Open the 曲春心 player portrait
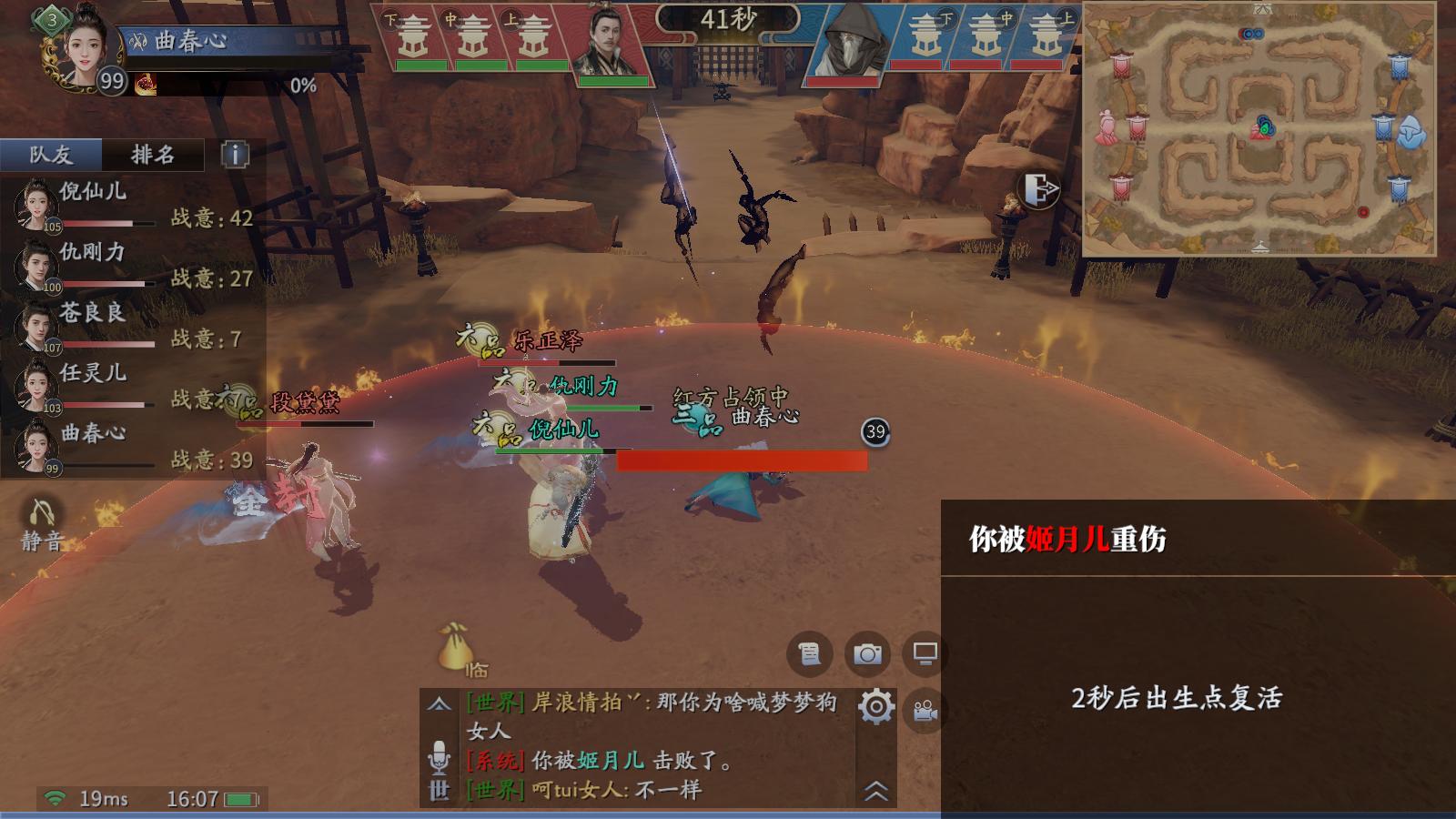 tap(80, 45)
